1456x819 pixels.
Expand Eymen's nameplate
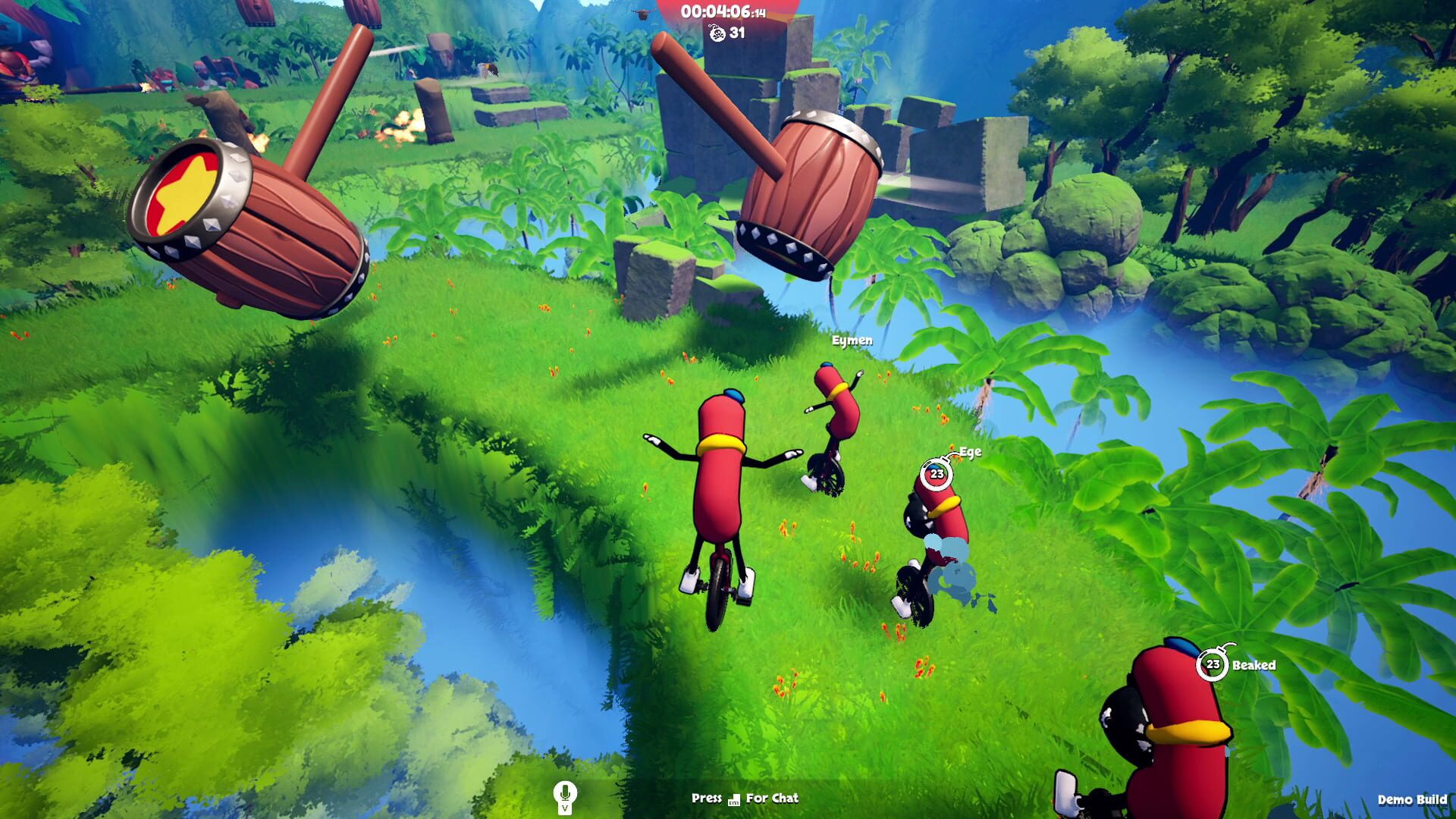852,340
